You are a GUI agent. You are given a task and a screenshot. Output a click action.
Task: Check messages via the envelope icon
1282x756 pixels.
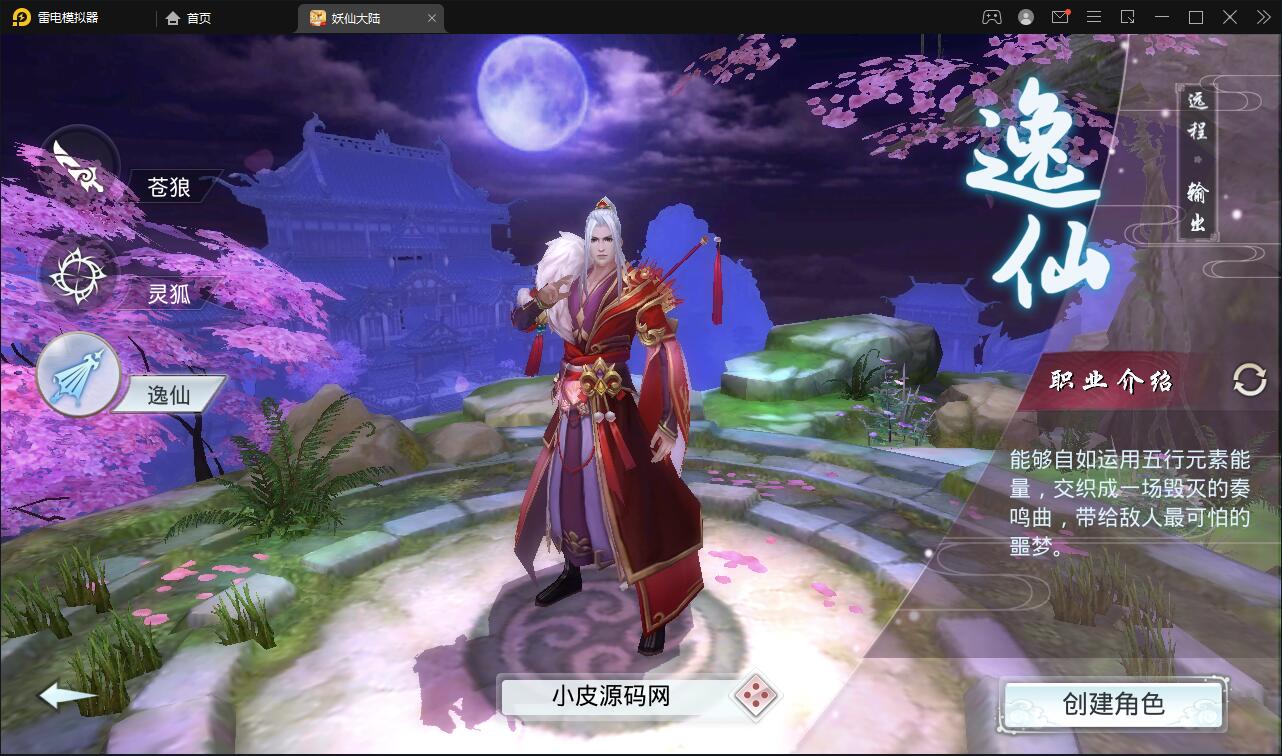click(x=1062, y=17)
